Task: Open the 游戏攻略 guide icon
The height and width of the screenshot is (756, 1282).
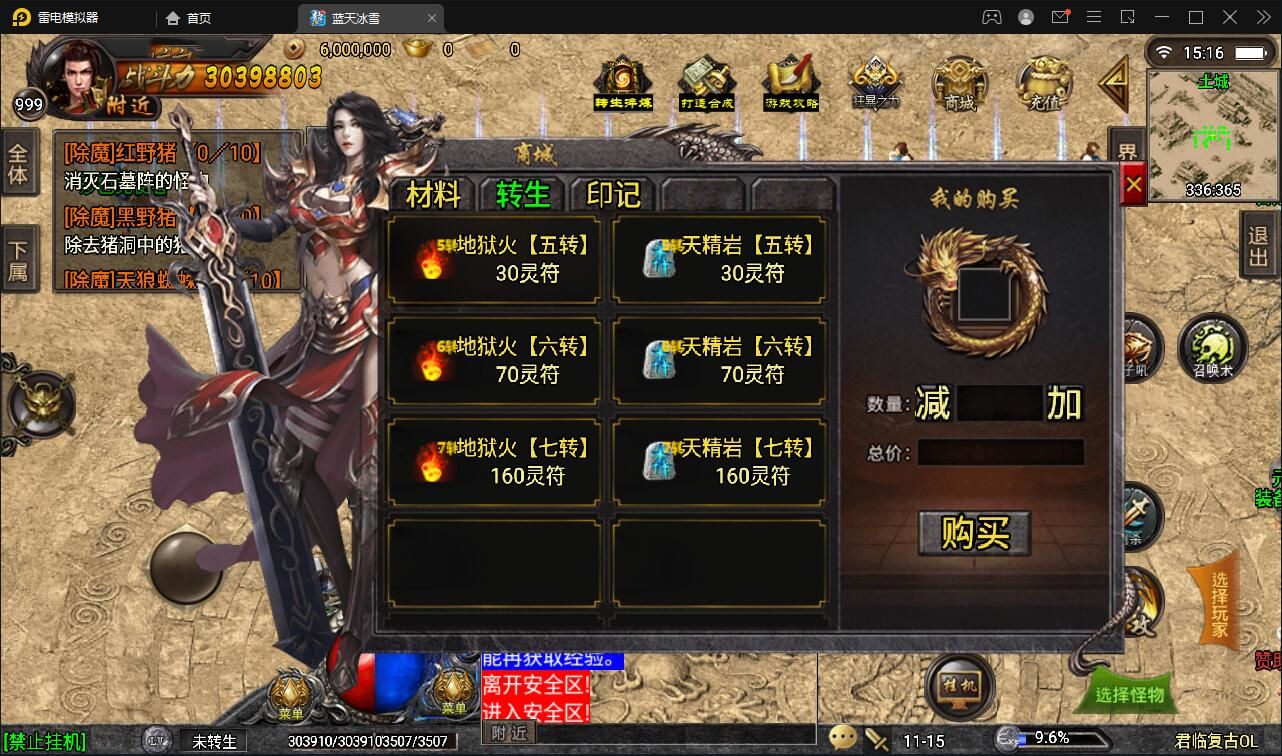Action: point(791,80)
